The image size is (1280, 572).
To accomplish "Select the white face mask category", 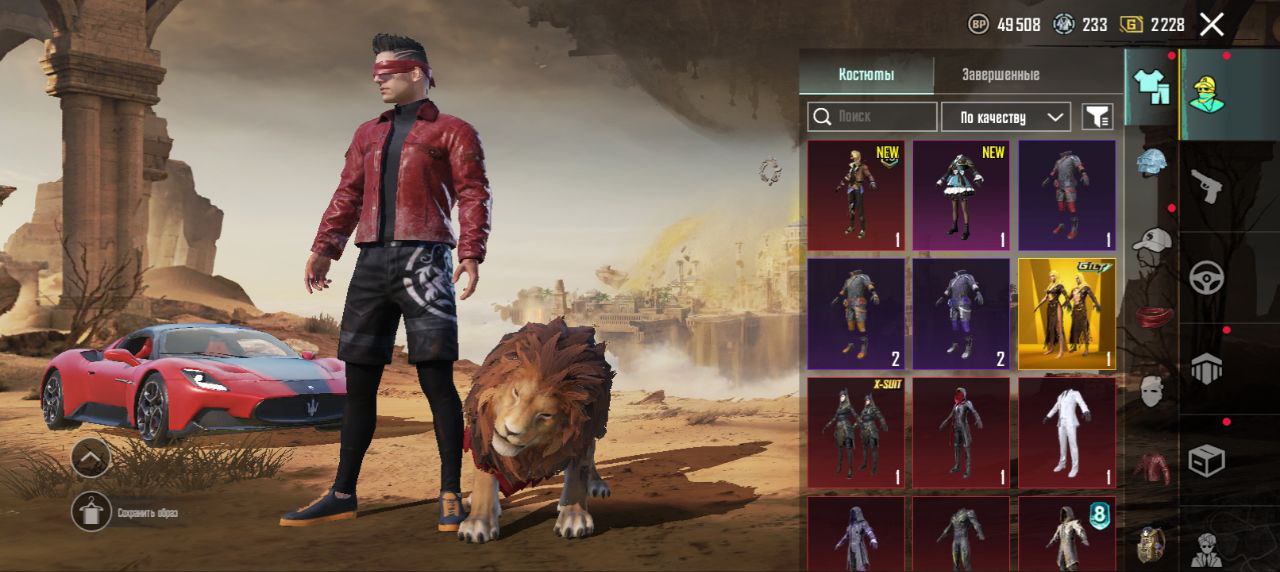I will pos(1152,390).
